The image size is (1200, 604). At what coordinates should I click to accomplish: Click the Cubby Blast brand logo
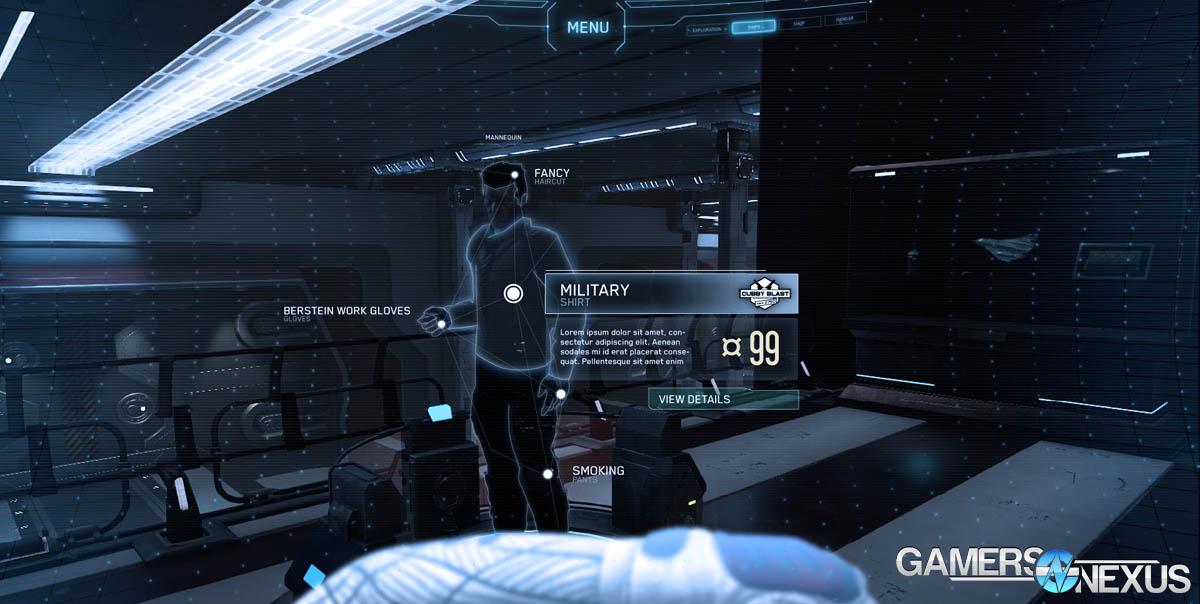point(765,293)
